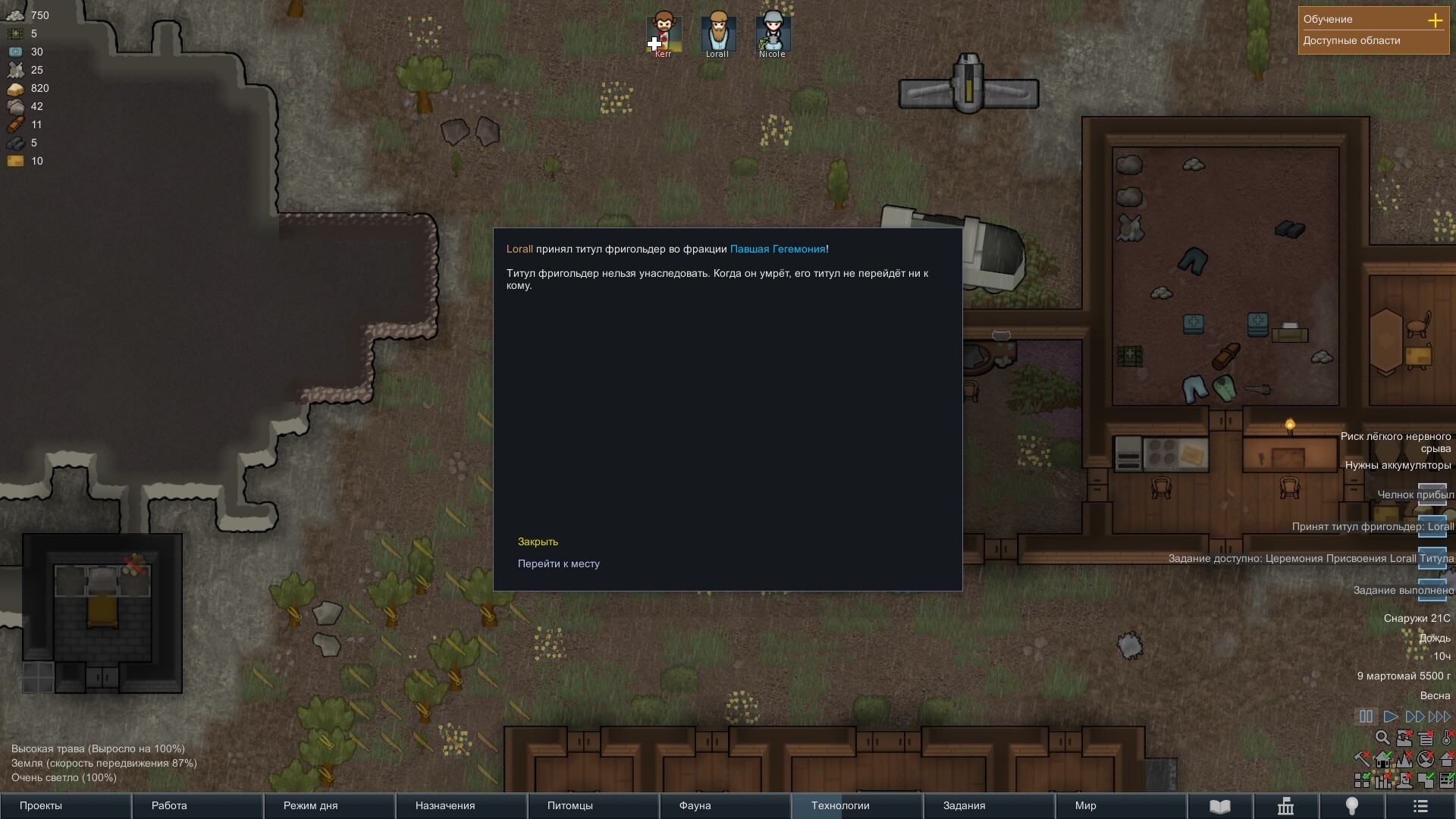This screenshot has height=819, width=1456.
Task: Choose 'Перейти к месту' in the dialog
Action: point(558,563)
